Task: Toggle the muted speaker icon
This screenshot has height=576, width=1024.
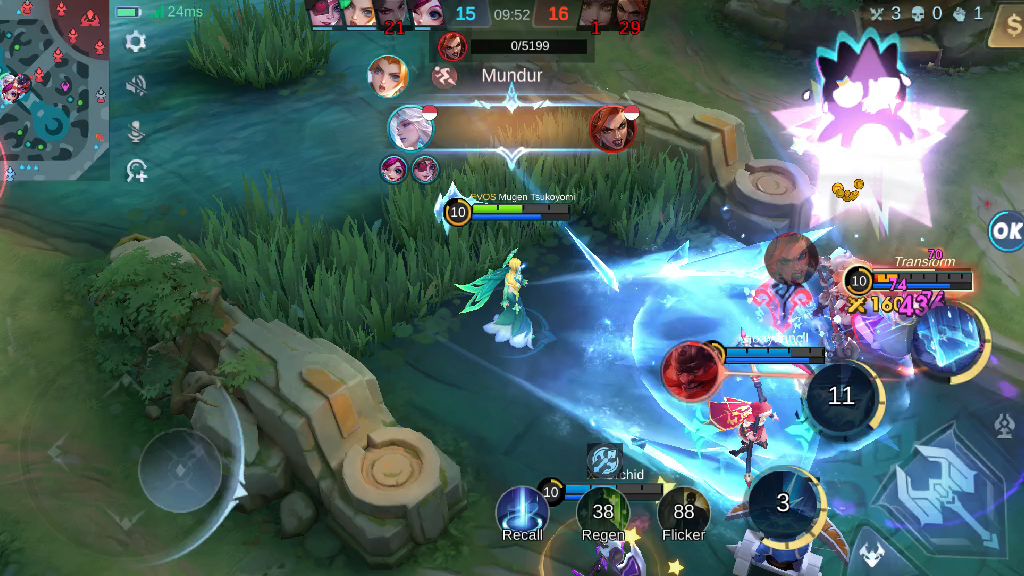Action: [136, 86]
